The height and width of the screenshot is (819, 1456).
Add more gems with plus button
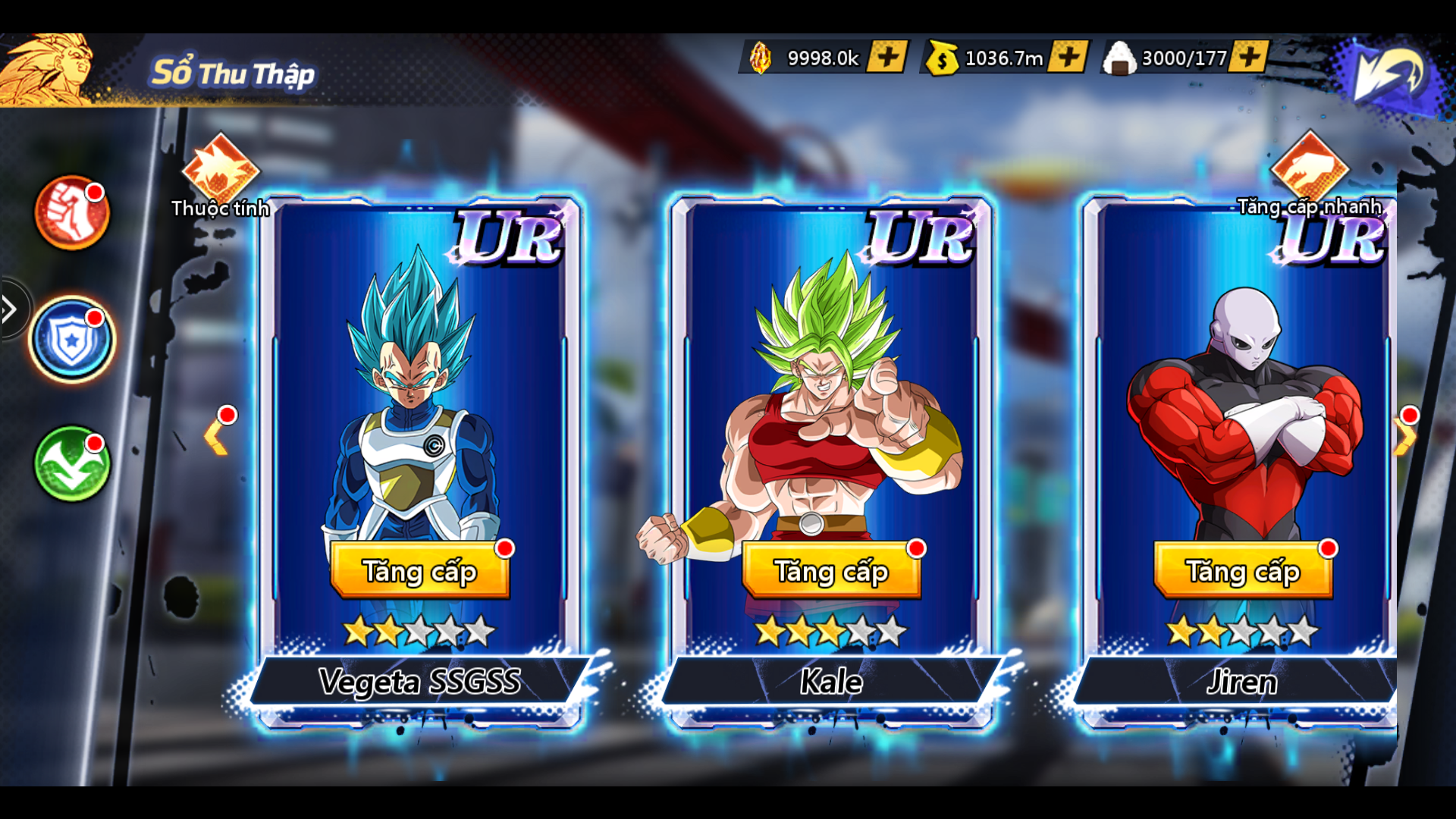[x=887, y=57]
